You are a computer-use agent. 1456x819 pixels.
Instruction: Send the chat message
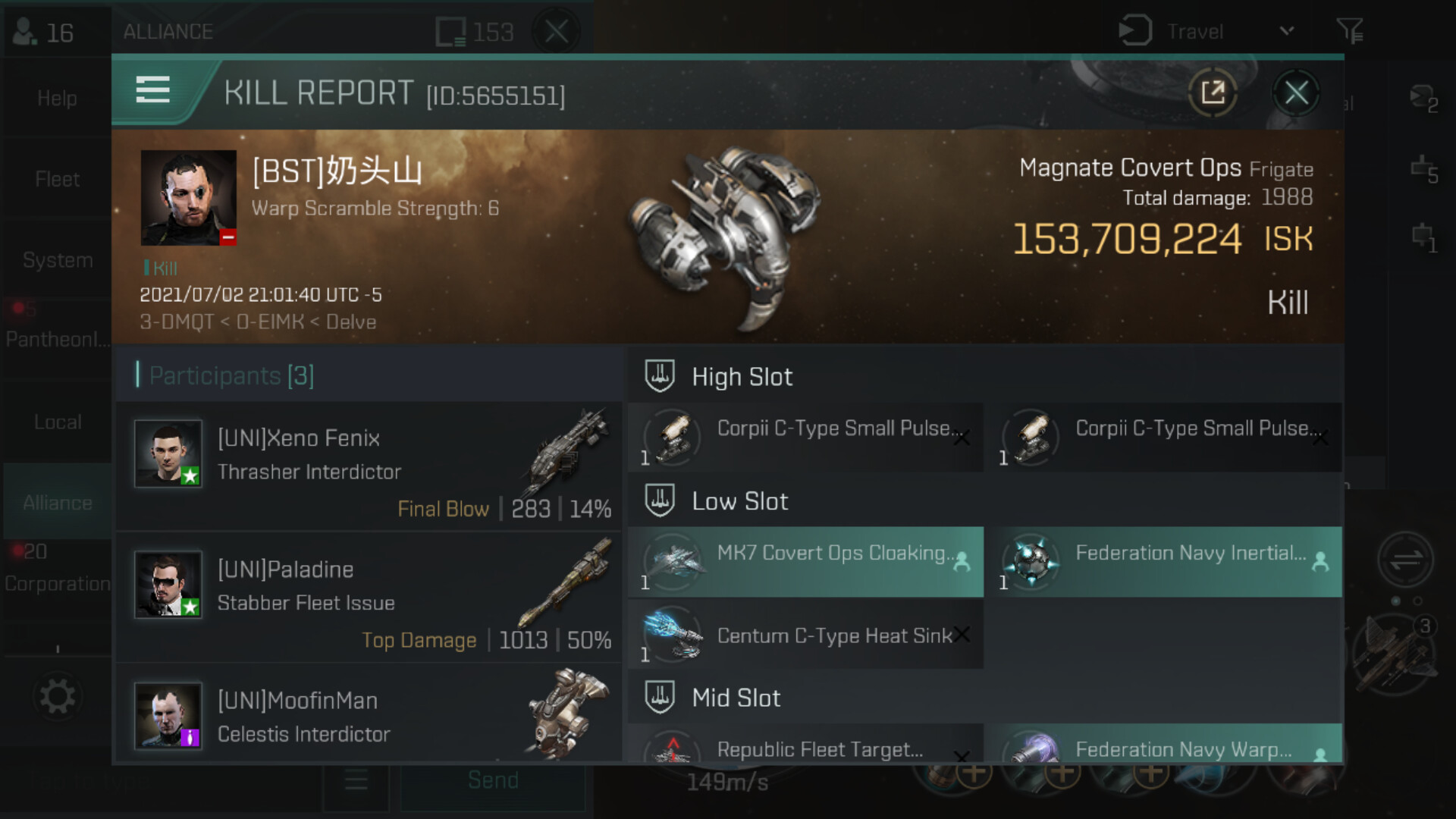tap(493, 781)
